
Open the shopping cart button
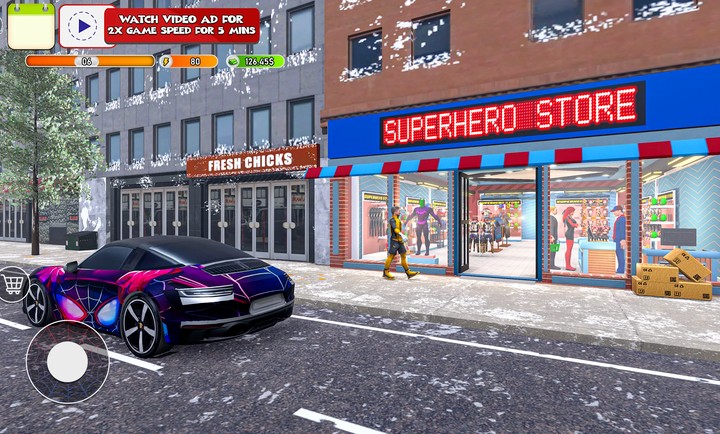pyautogui.click(x=13, y=284)
